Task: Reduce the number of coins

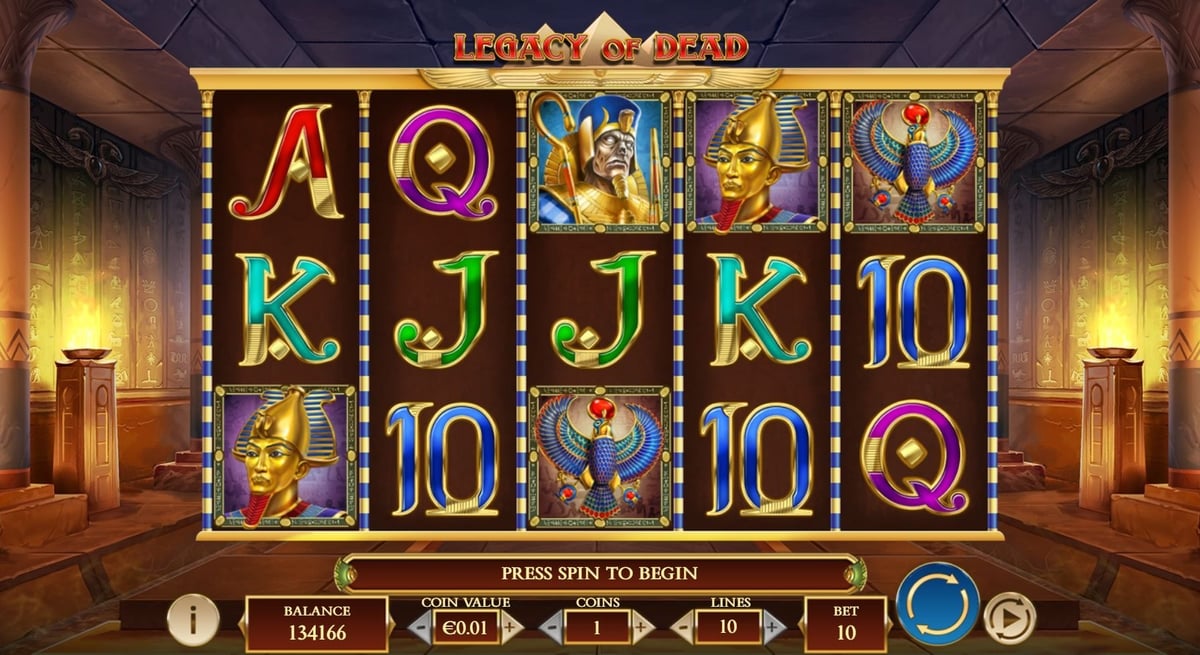Action: pos(553,628)
